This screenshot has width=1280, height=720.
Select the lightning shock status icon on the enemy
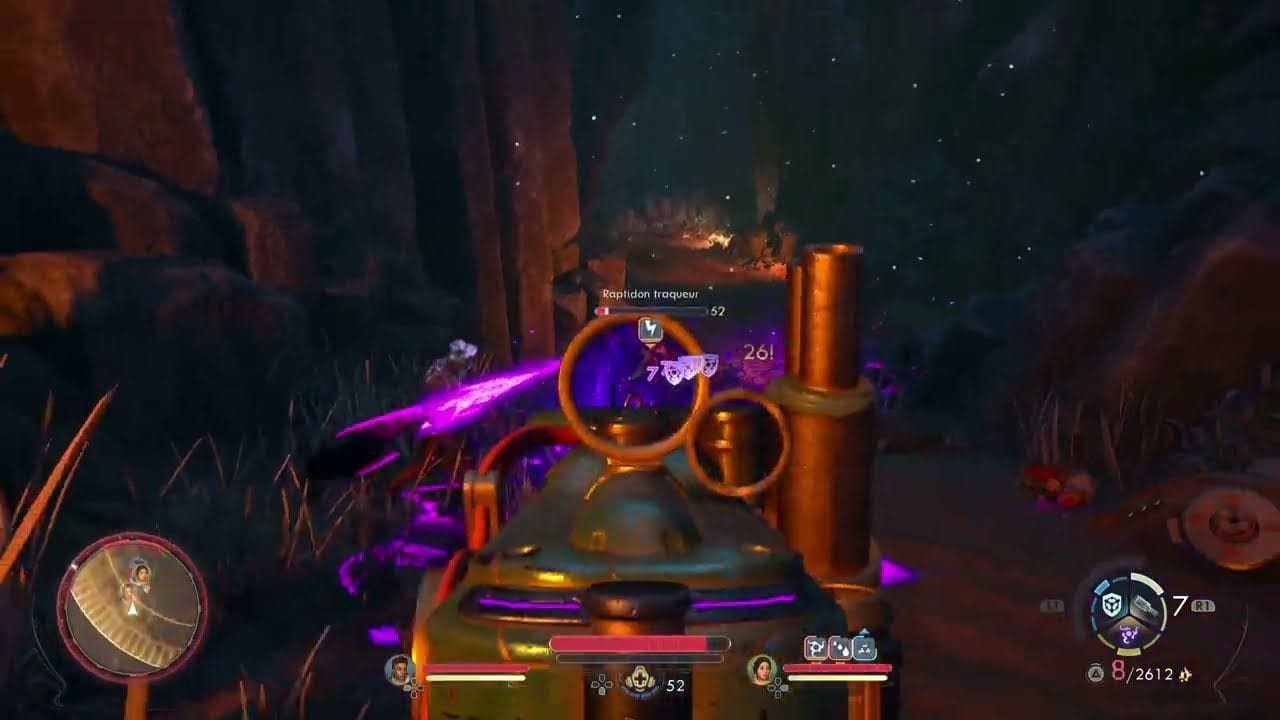650,330
